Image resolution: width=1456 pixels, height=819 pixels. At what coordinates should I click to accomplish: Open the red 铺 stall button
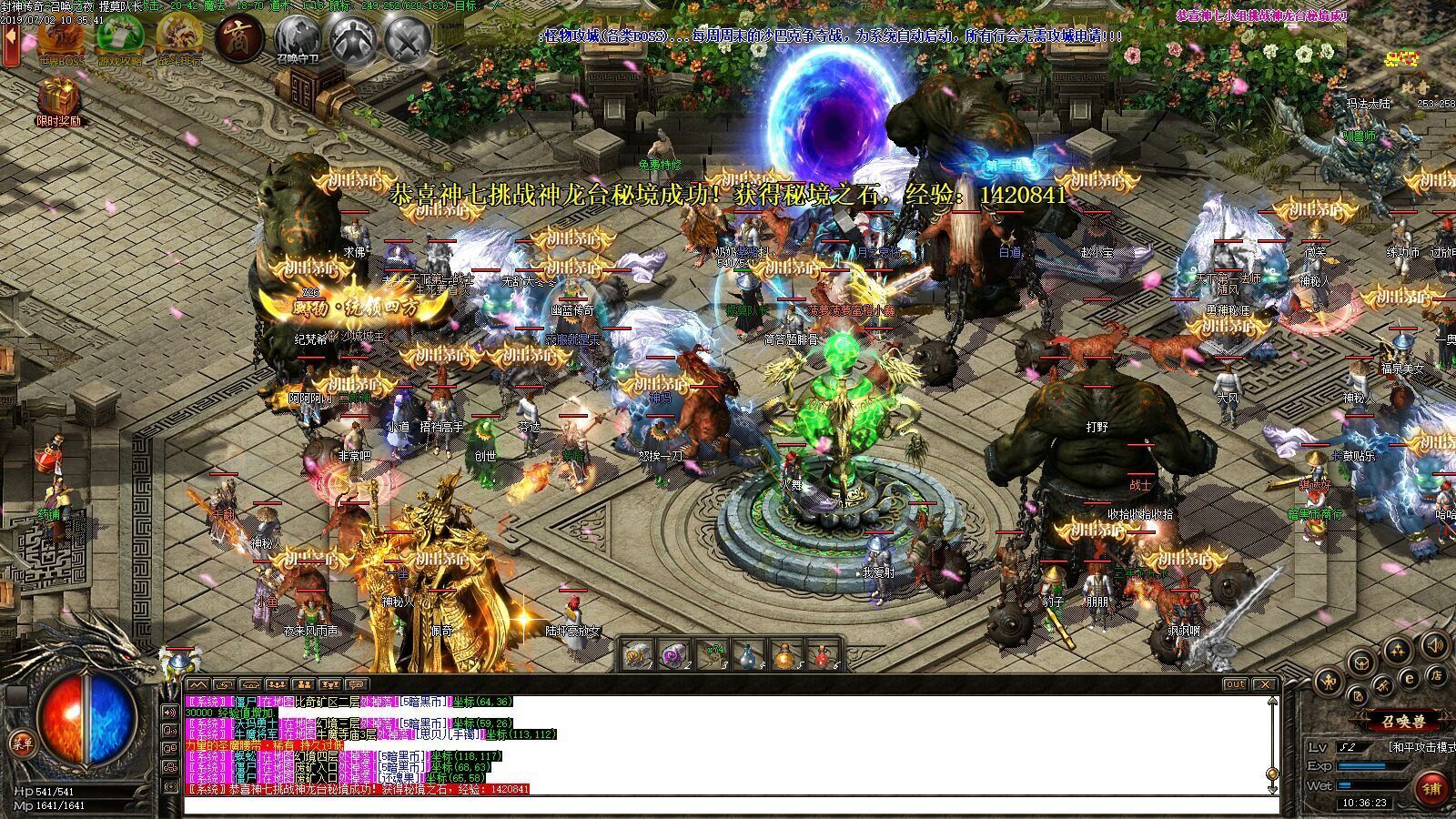pyautogui.click(x=1433, y=787)
